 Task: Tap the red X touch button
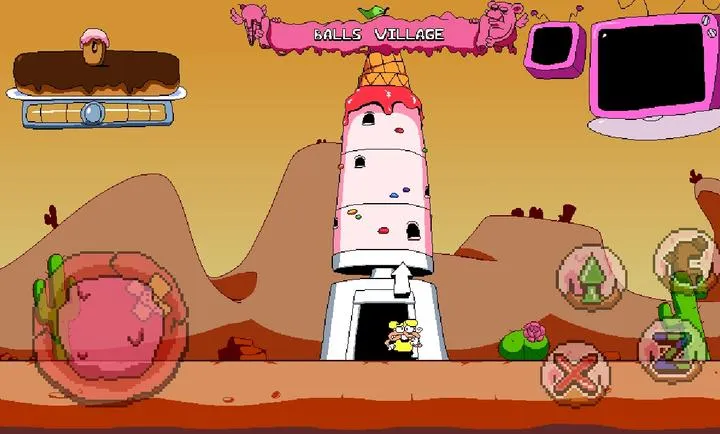[575, 375]
